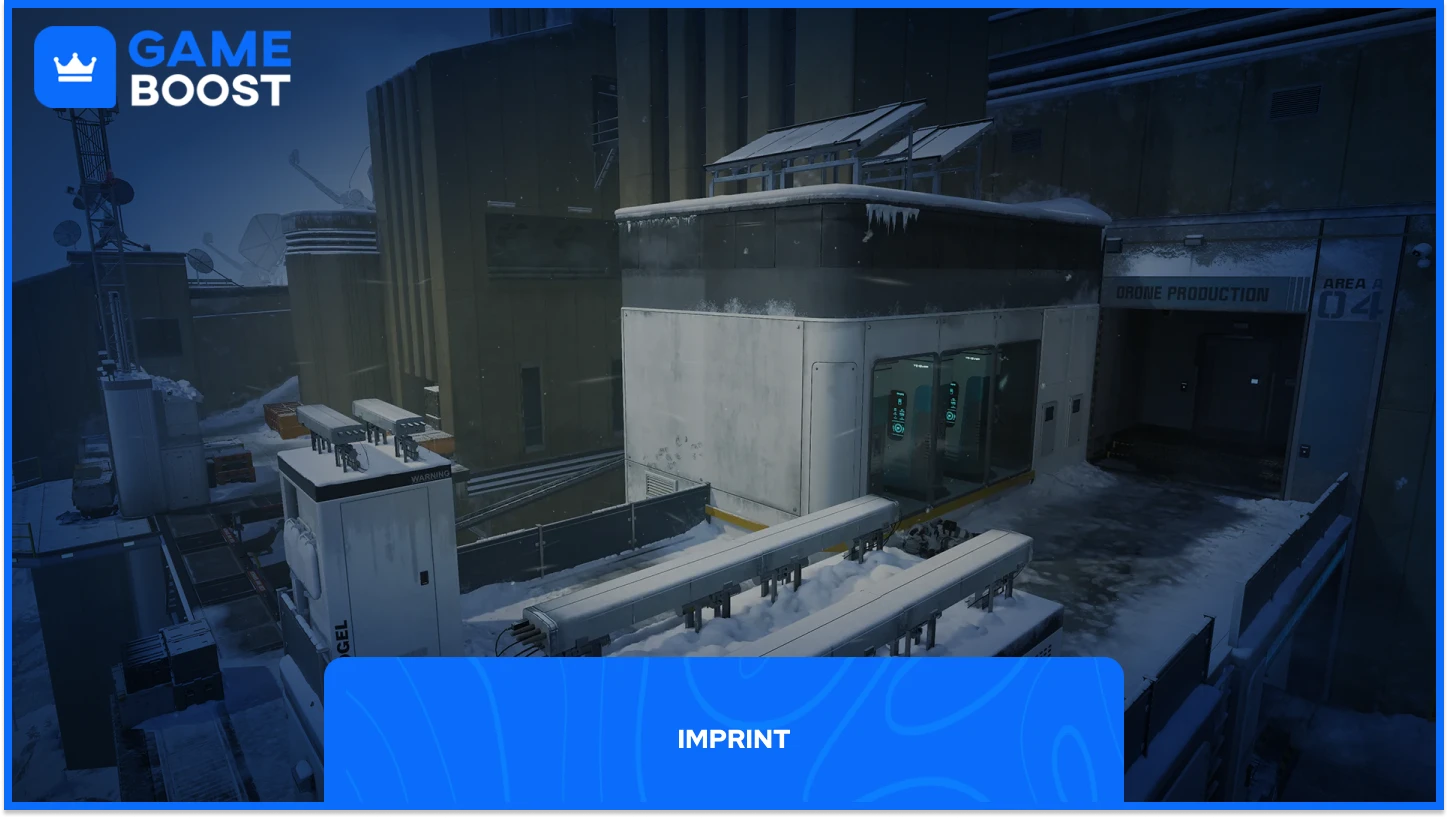The height and width of the screenshot is (818, 1448).
Task: Click the GAME BOOST wordmark
Action: (210, 67)
